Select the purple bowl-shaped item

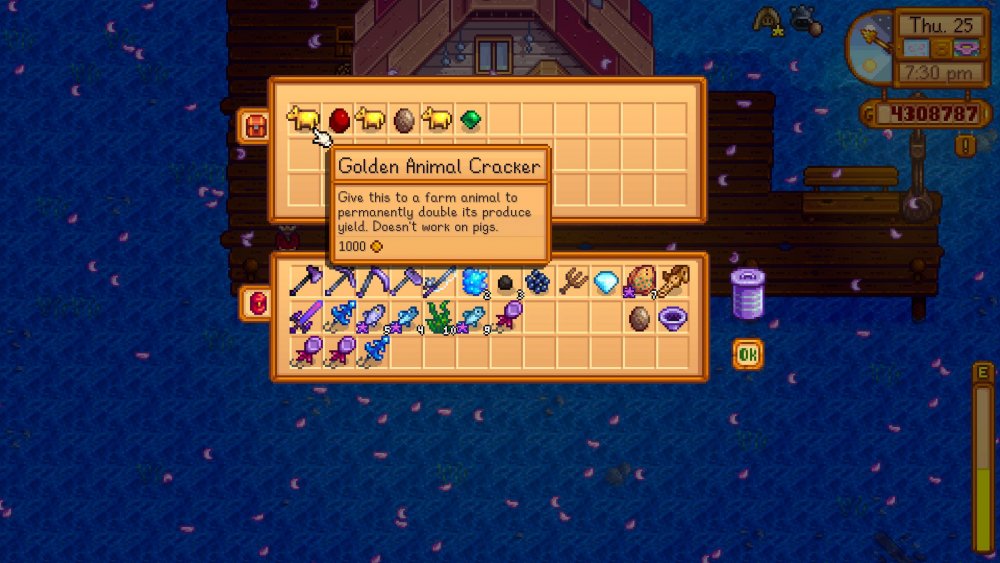click(673, 318)
